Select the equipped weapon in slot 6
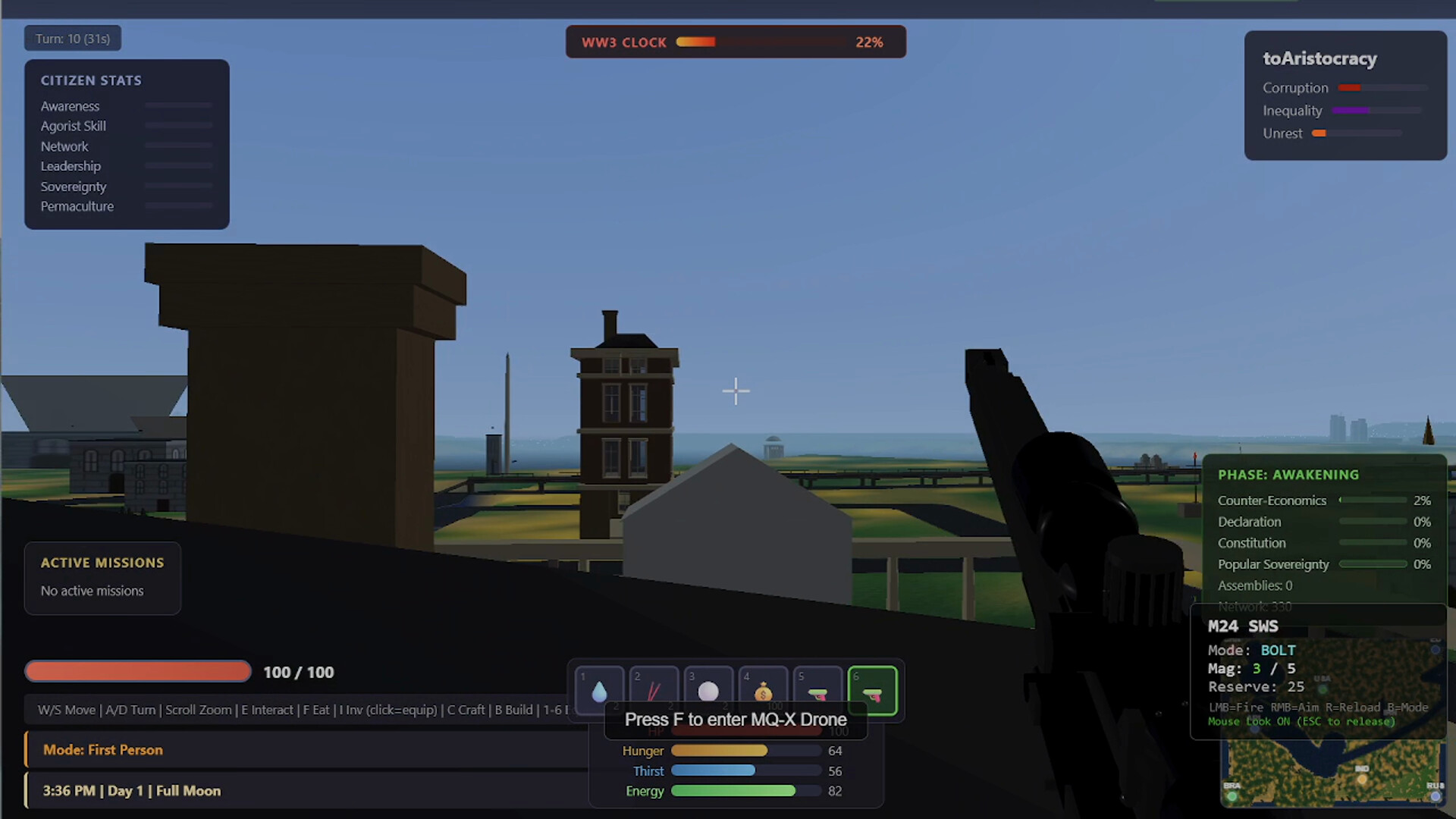1456x819 pixels. click(872, 690)
